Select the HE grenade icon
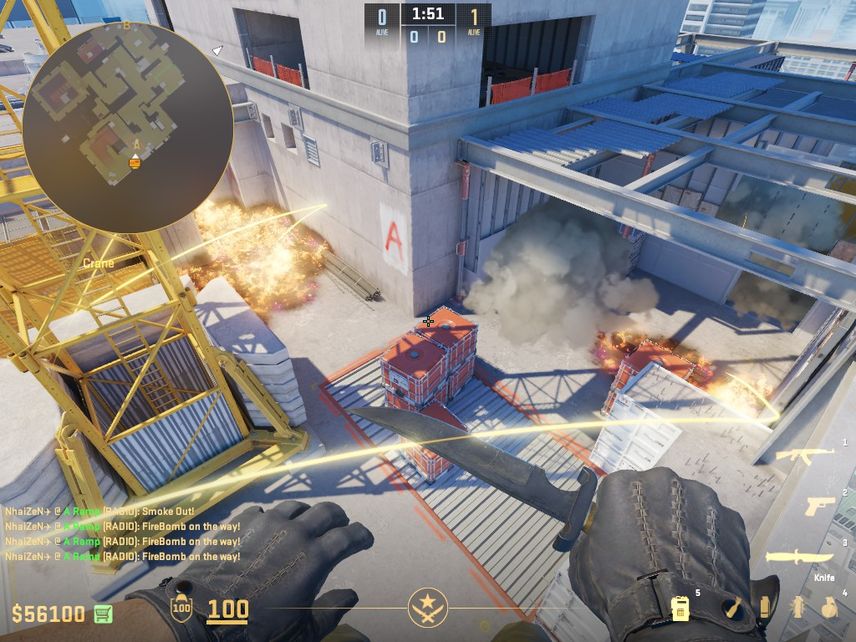This screenshot has width=856, height=642. pos(829,607)
